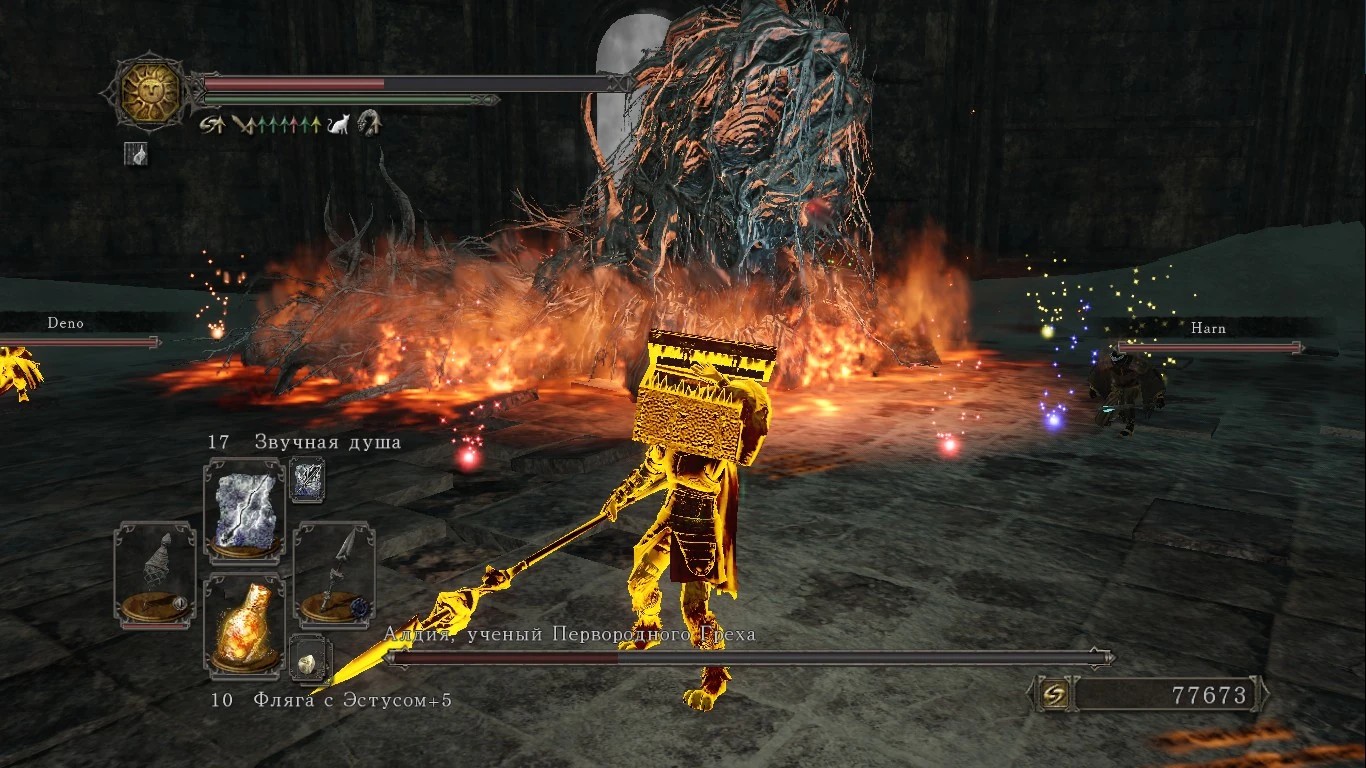Select the small next-item stone slot
The width and height of the screenshot is (1366, 768).
(x=305, y=657)
